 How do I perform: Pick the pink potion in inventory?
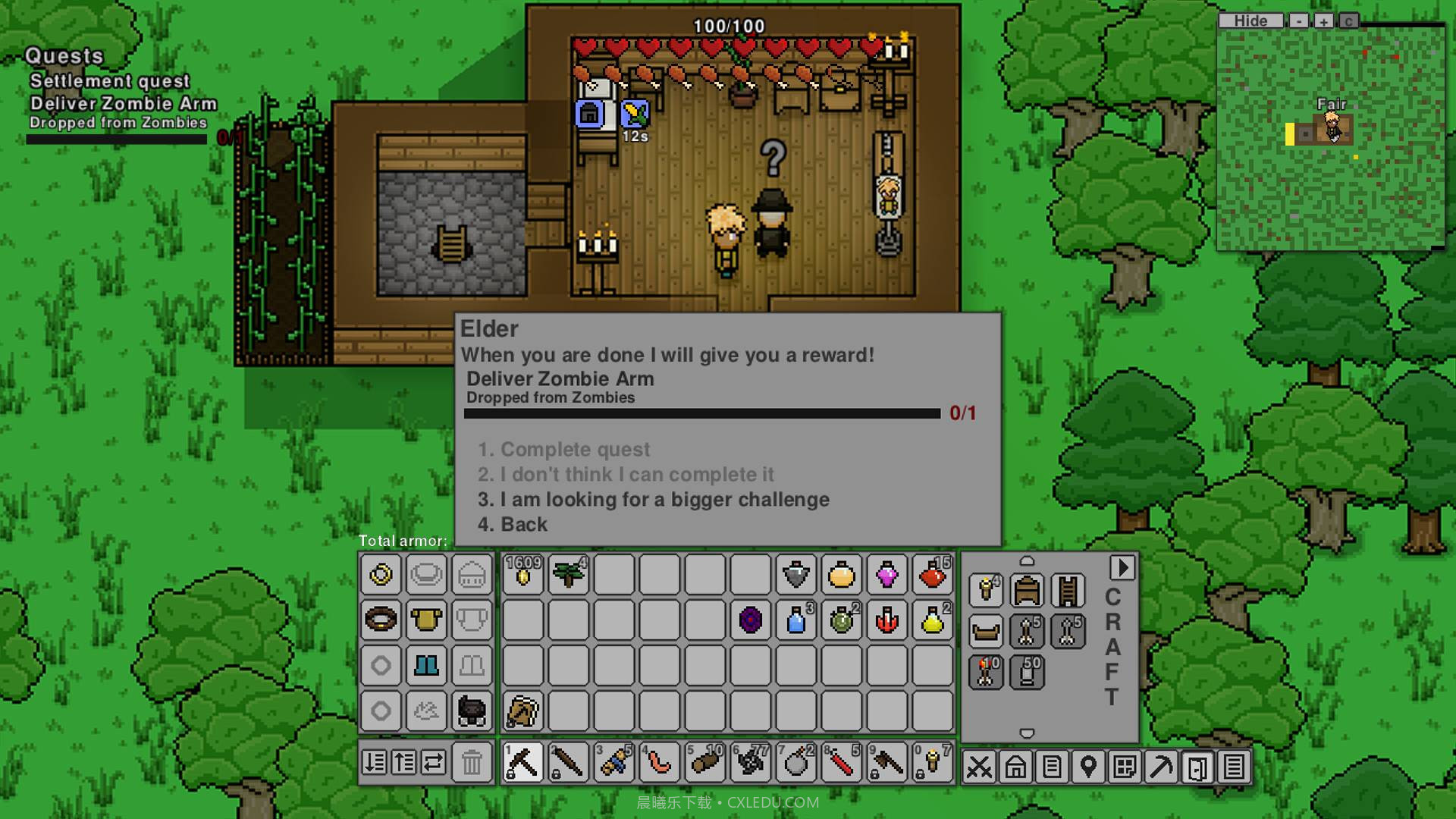pyautogui.click(x=886, y=575)
